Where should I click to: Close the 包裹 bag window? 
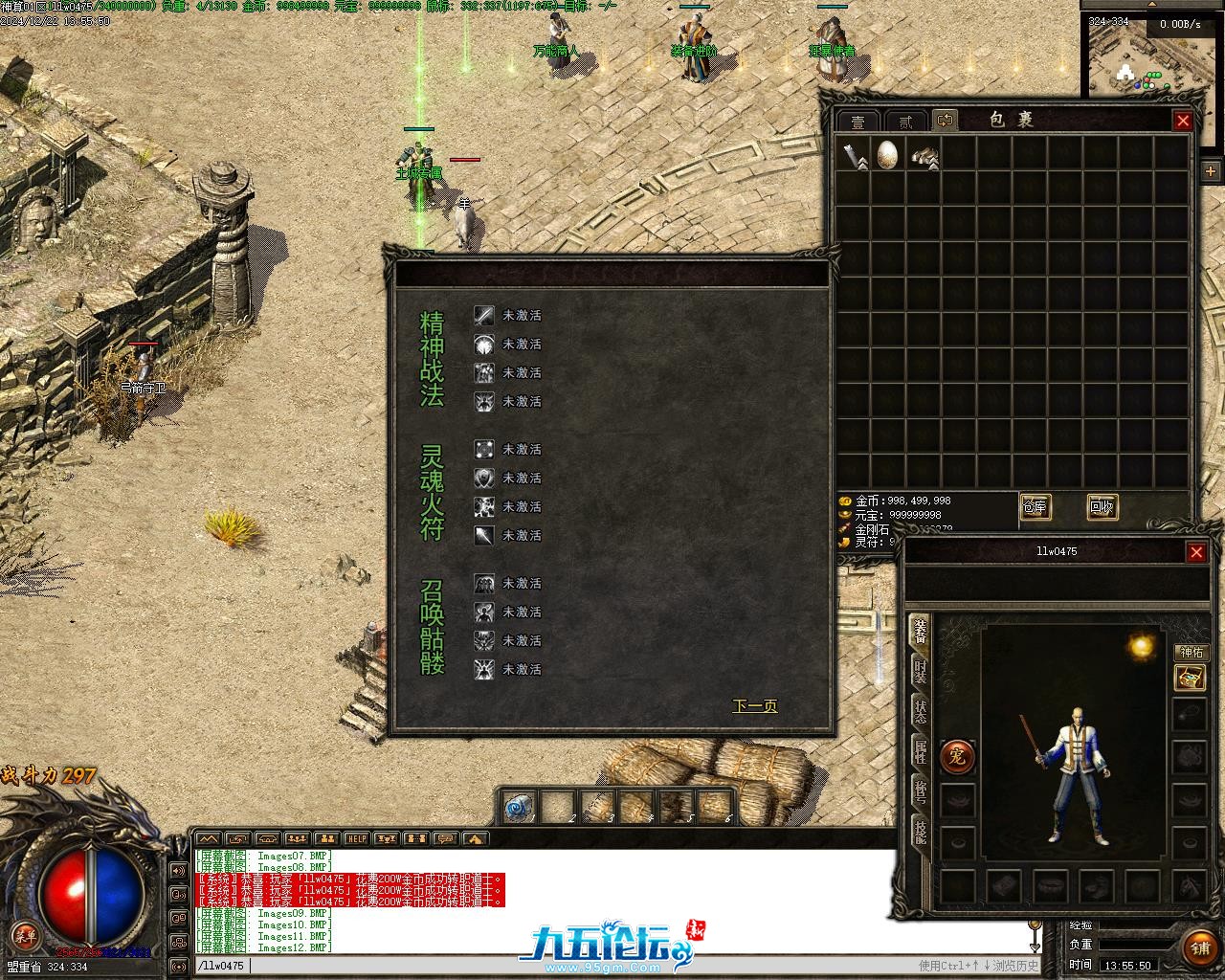pos(1183,121)
